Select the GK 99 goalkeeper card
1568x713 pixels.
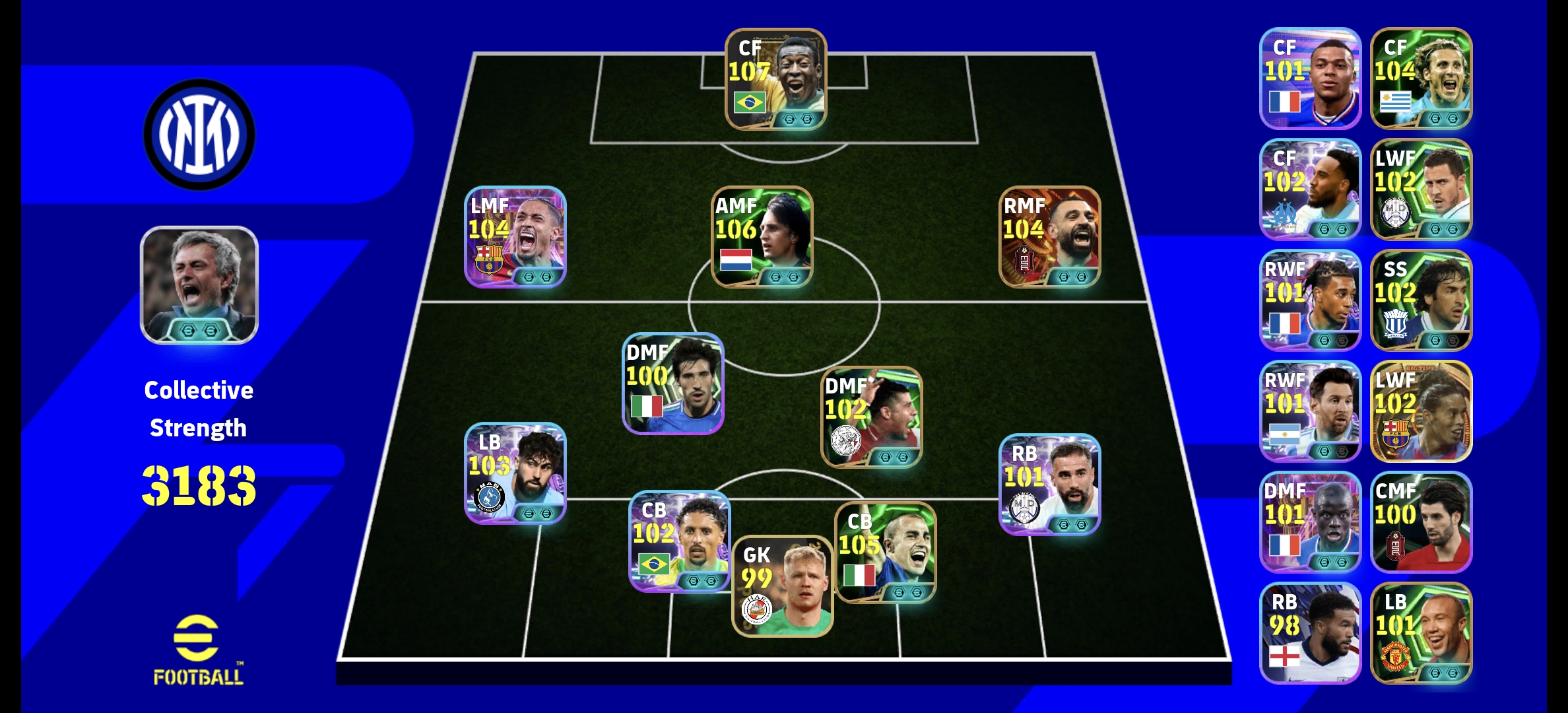pyautogui.click(x=783, y=586)
